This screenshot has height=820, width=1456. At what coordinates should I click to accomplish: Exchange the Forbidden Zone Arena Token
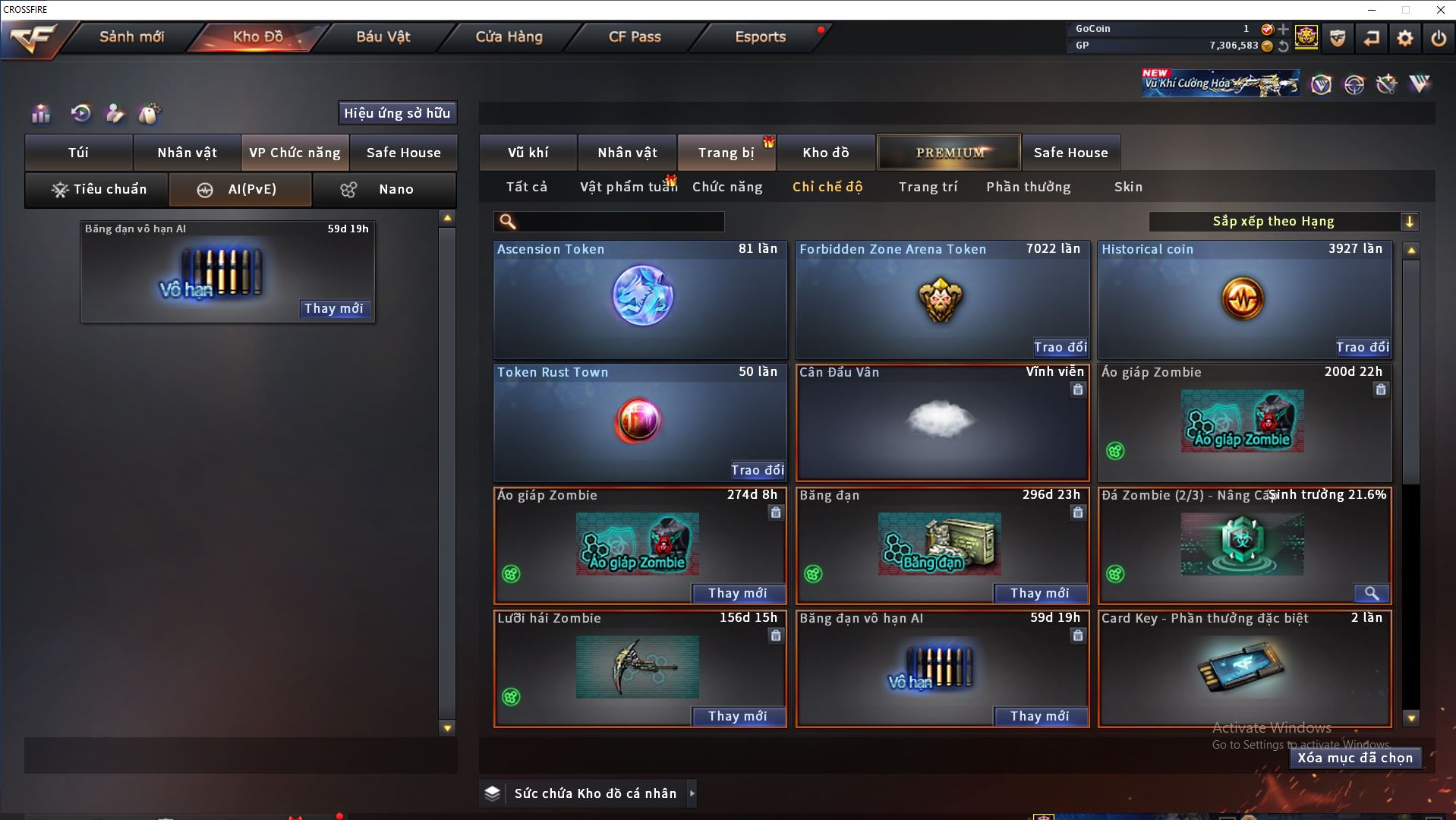coord(1060,347)
